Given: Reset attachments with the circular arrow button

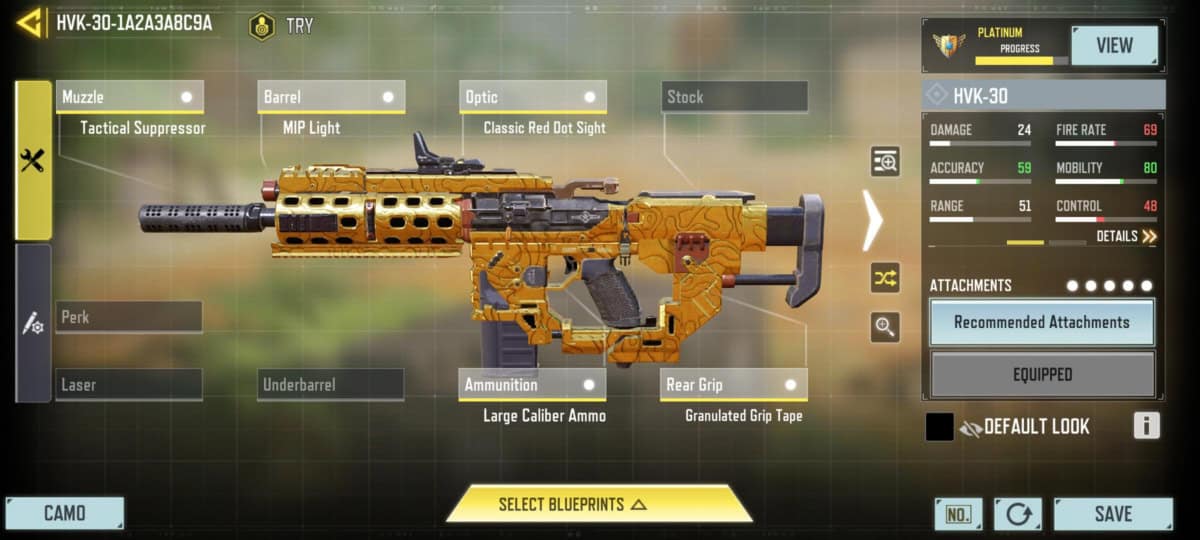Looking at the screenshot, I should pos(1017,514).
